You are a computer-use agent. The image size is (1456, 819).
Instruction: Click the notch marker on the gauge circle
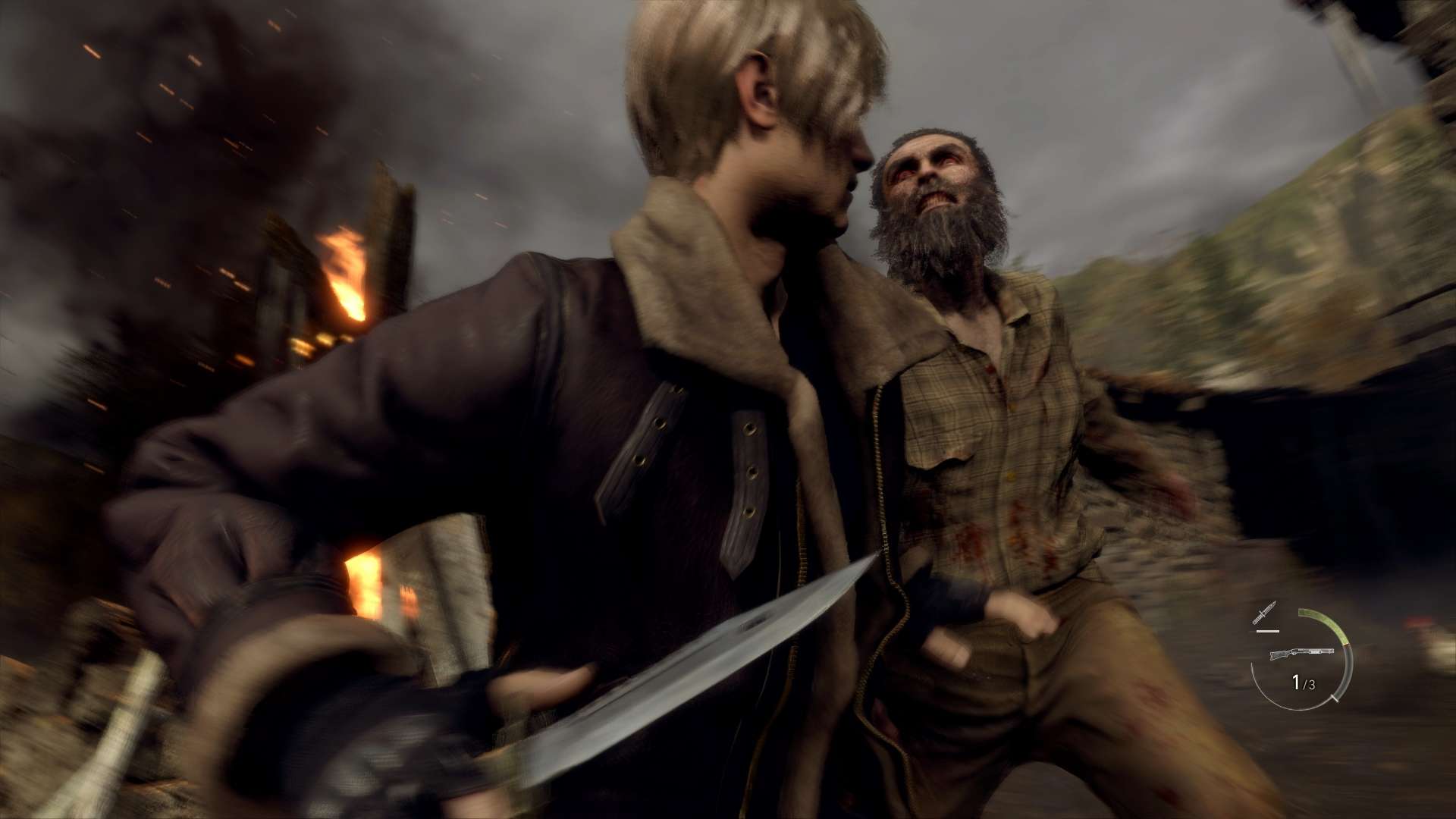click(x=1335, y=699)
